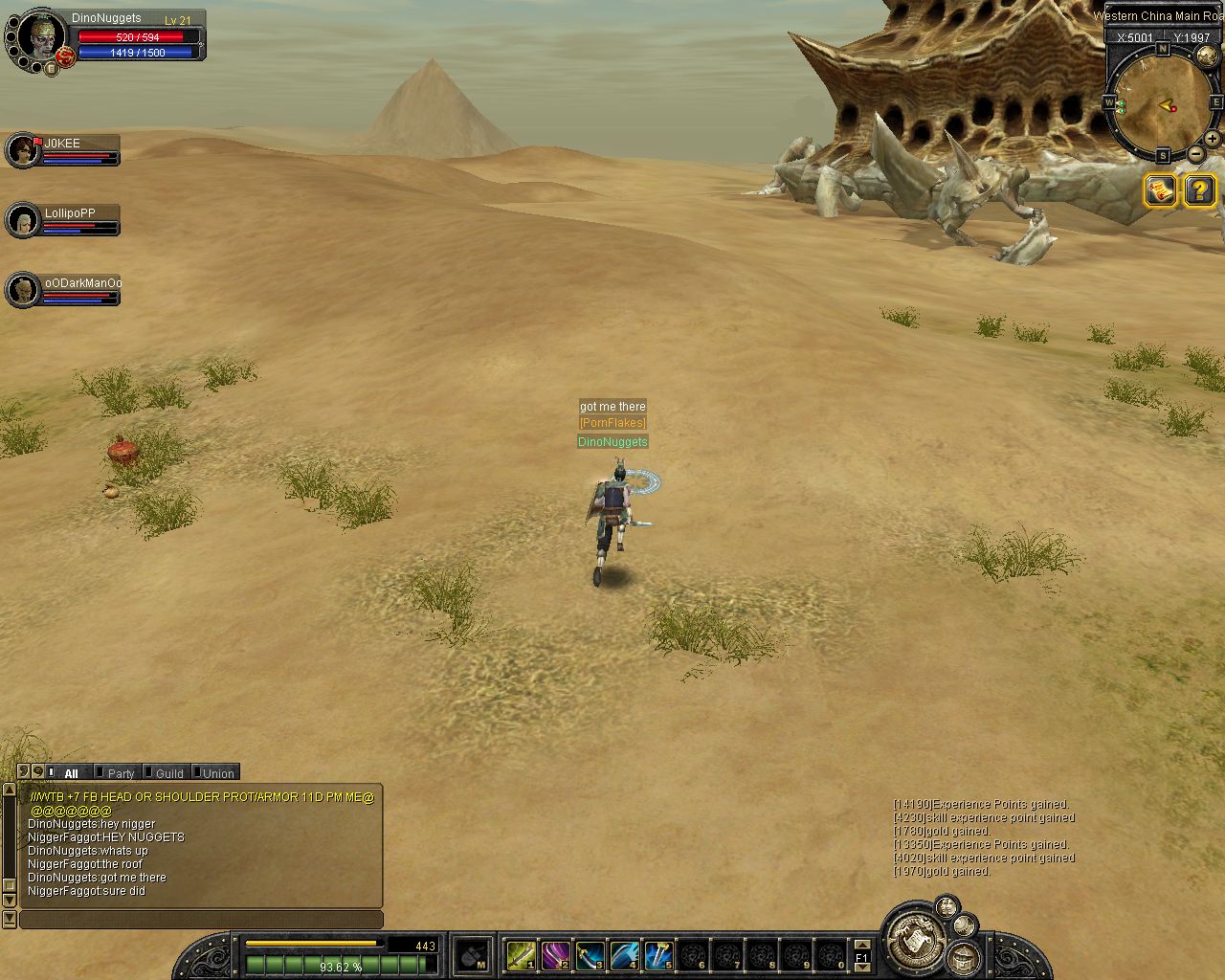Zoom in the minimap with plus button
1225x980 pixels.
[x=1212, y=140]
